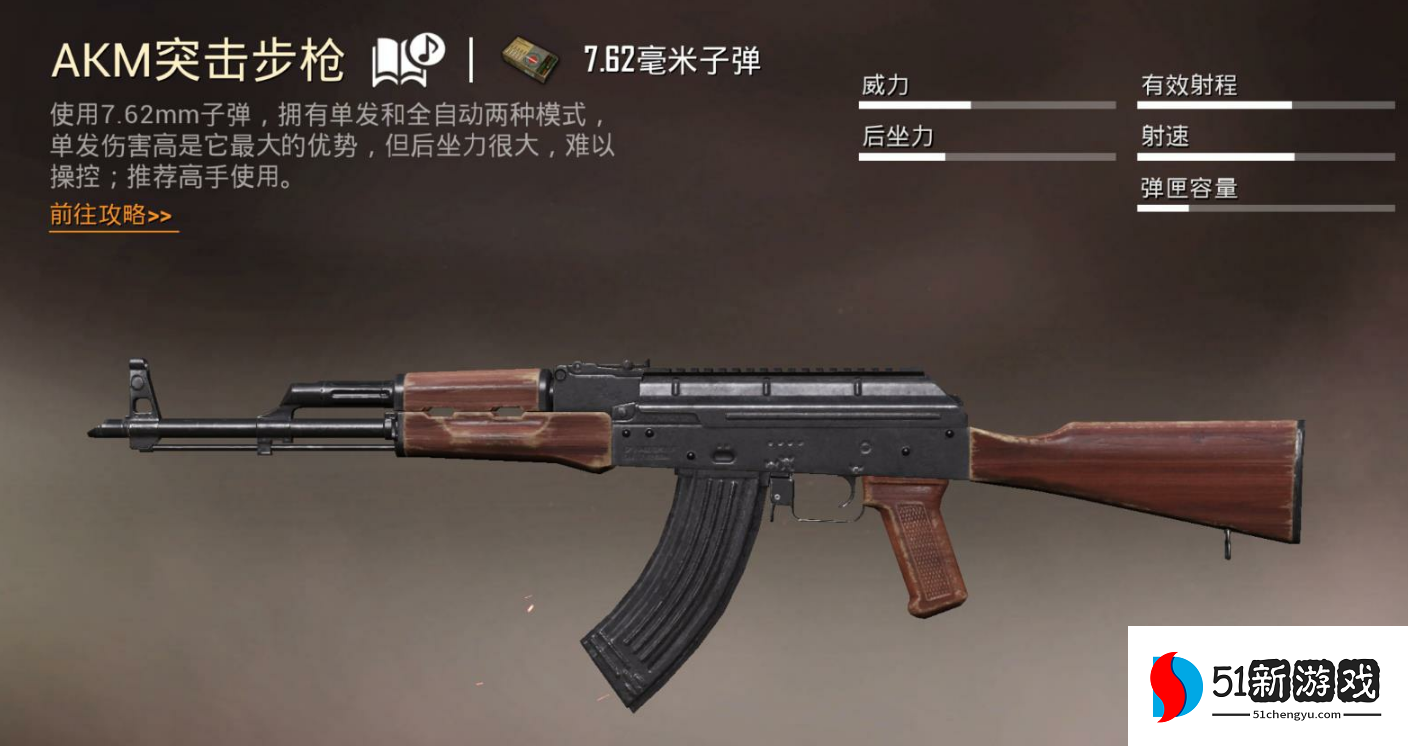The width and height of the screenshot is (1408, 746).
Task: Click the AKM突击步枪 weapon title
Action: [x=200, y=58]
